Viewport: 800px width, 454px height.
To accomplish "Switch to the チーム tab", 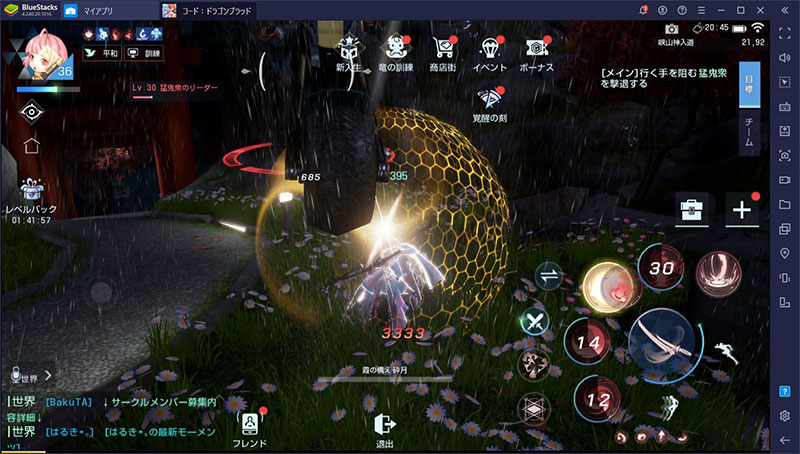I will click(749, 133).
